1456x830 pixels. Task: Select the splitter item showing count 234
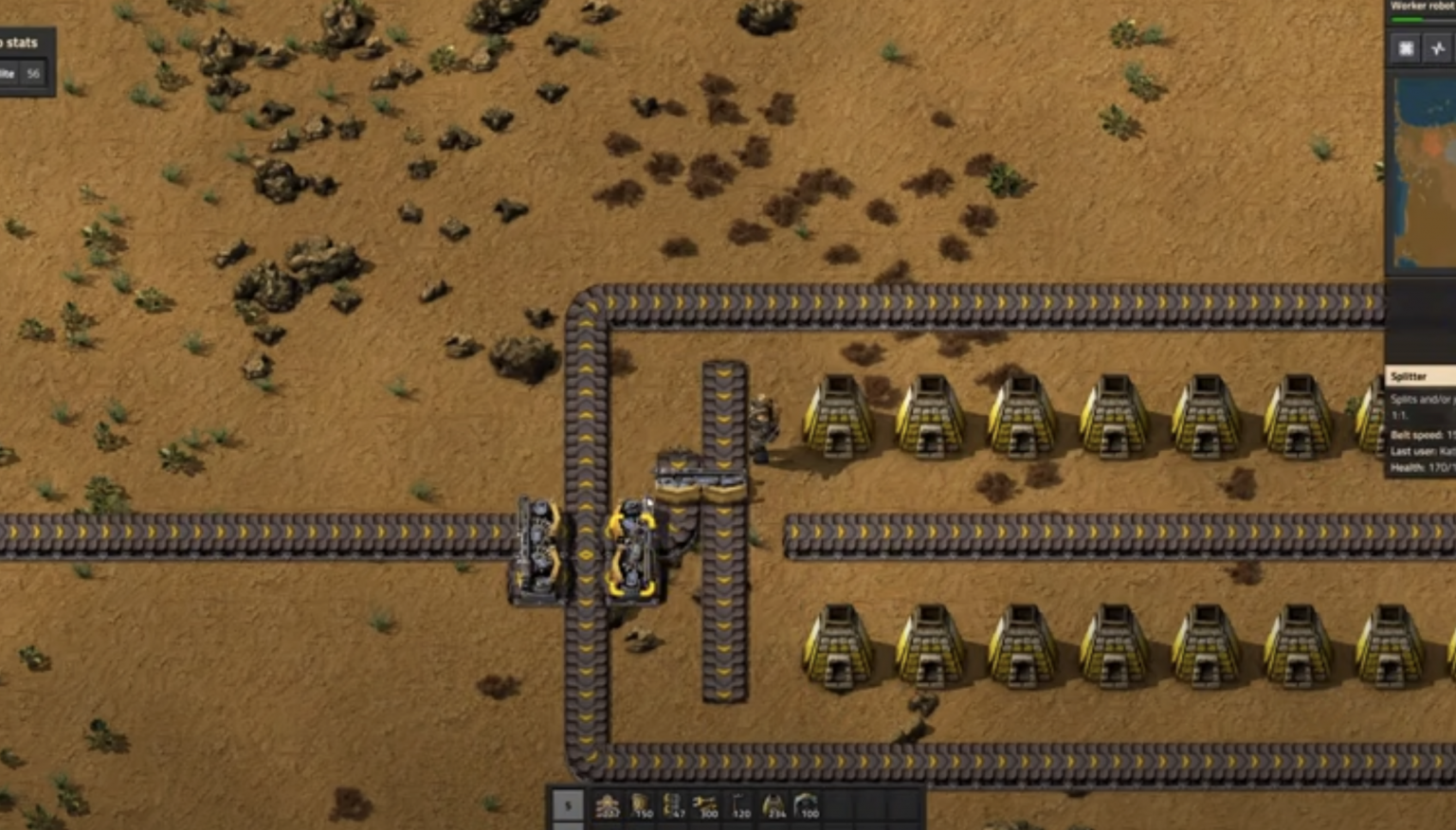click(x=773, y=808)
